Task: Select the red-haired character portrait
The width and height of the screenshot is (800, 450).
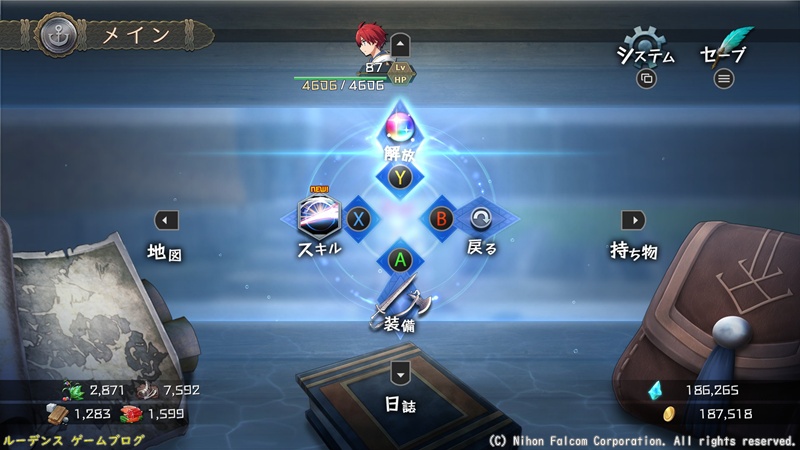Action: (369, 42)
